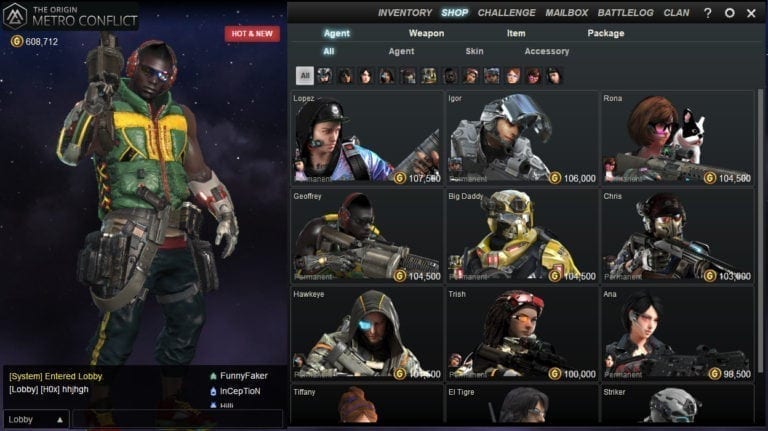Open the Clan page

pyautogui.click(x=676, y=13)
